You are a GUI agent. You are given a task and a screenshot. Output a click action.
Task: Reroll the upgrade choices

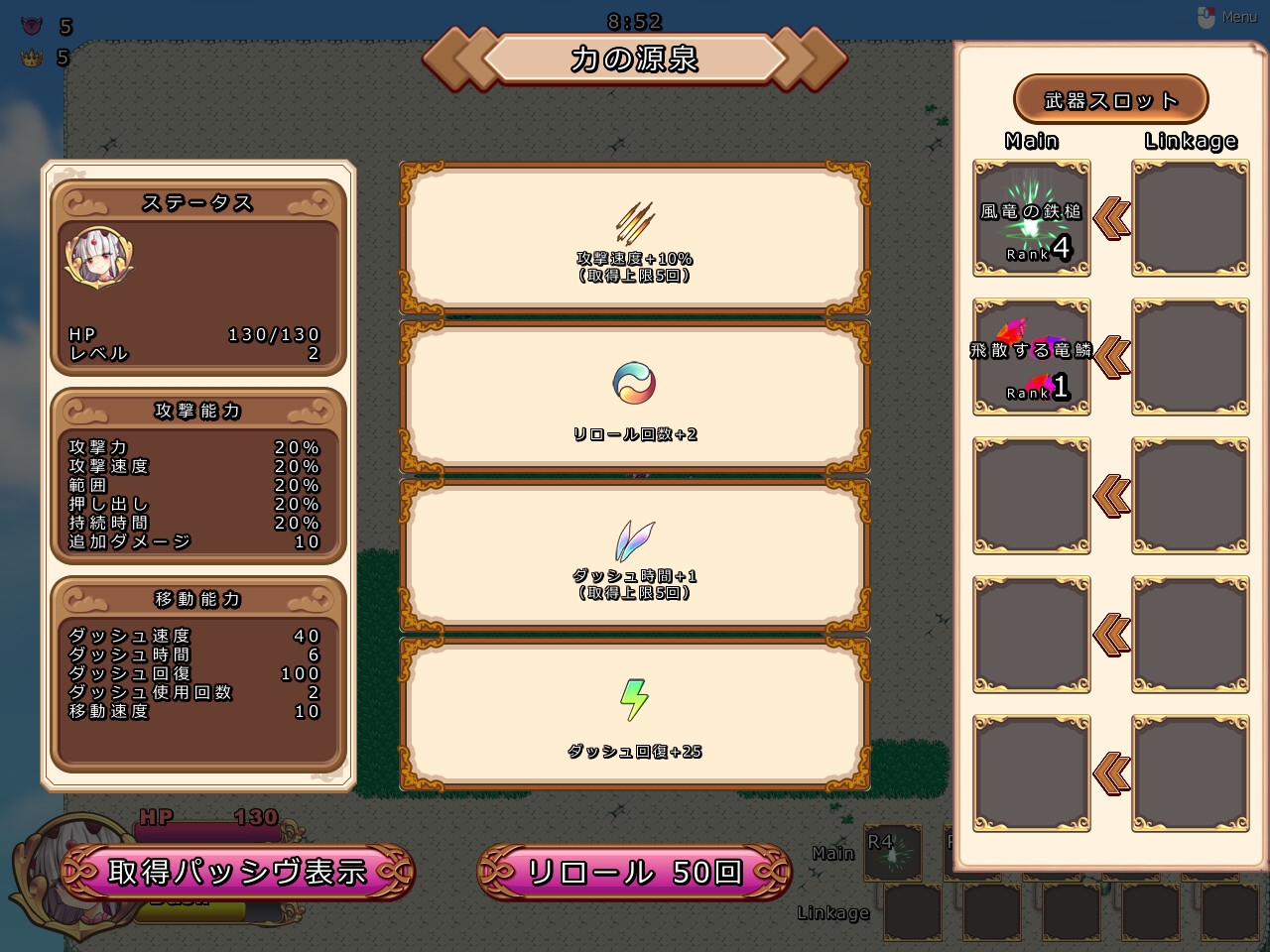click(634, 872)
